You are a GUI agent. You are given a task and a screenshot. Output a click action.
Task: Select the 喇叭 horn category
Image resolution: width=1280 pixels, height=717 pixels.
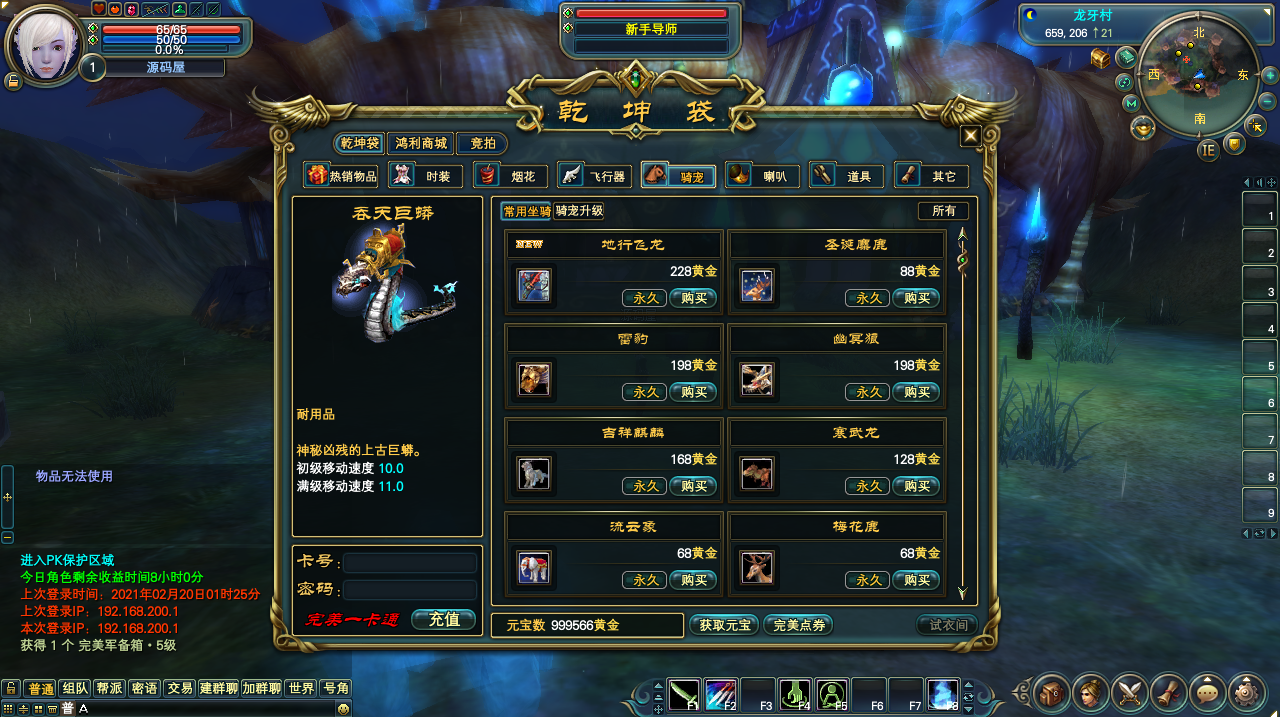(762, 176)
